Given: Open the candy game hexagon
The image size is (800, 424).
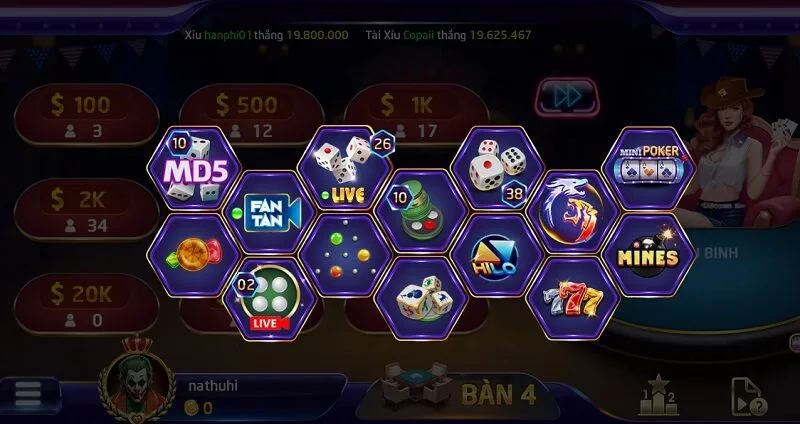Looking at the screenshot, I should point(188,254).
